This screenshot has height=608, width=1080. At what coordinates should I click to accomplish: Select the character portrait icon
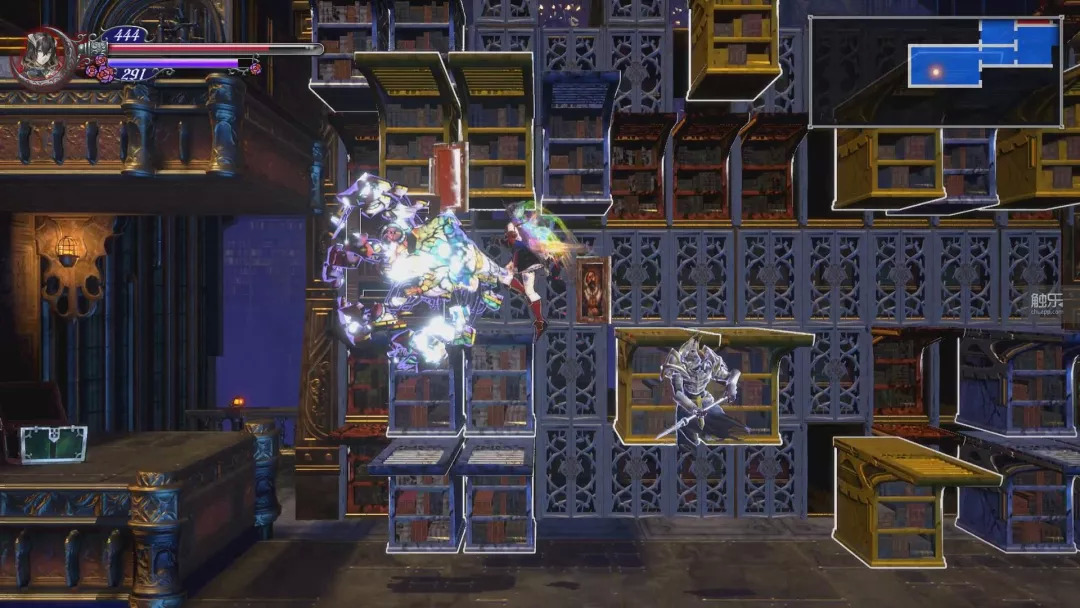[42, 55]
